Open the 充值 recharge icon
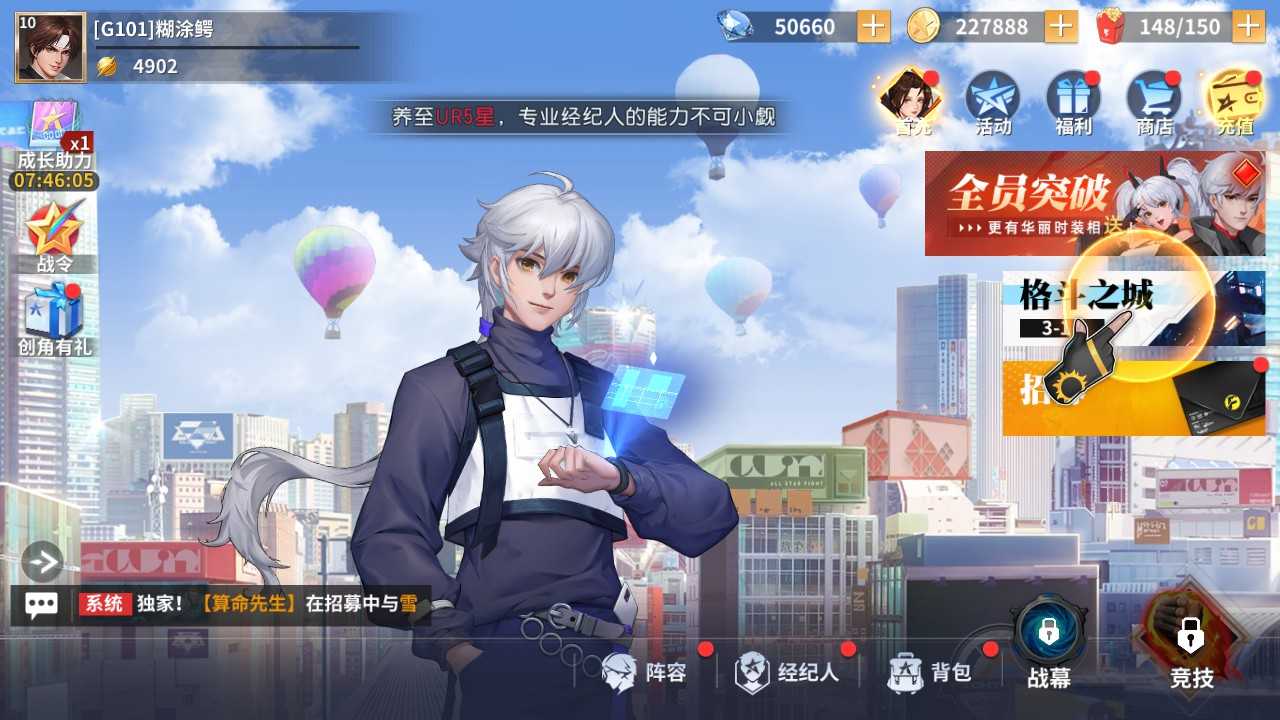The width and height of the screenshot is (1280, 720). [1235, 100]
